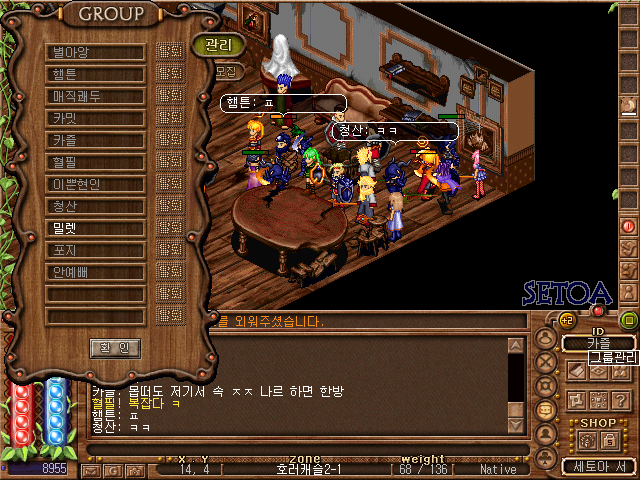Select group member 별아앙
640x480 pixels.
tap(95, 52)
